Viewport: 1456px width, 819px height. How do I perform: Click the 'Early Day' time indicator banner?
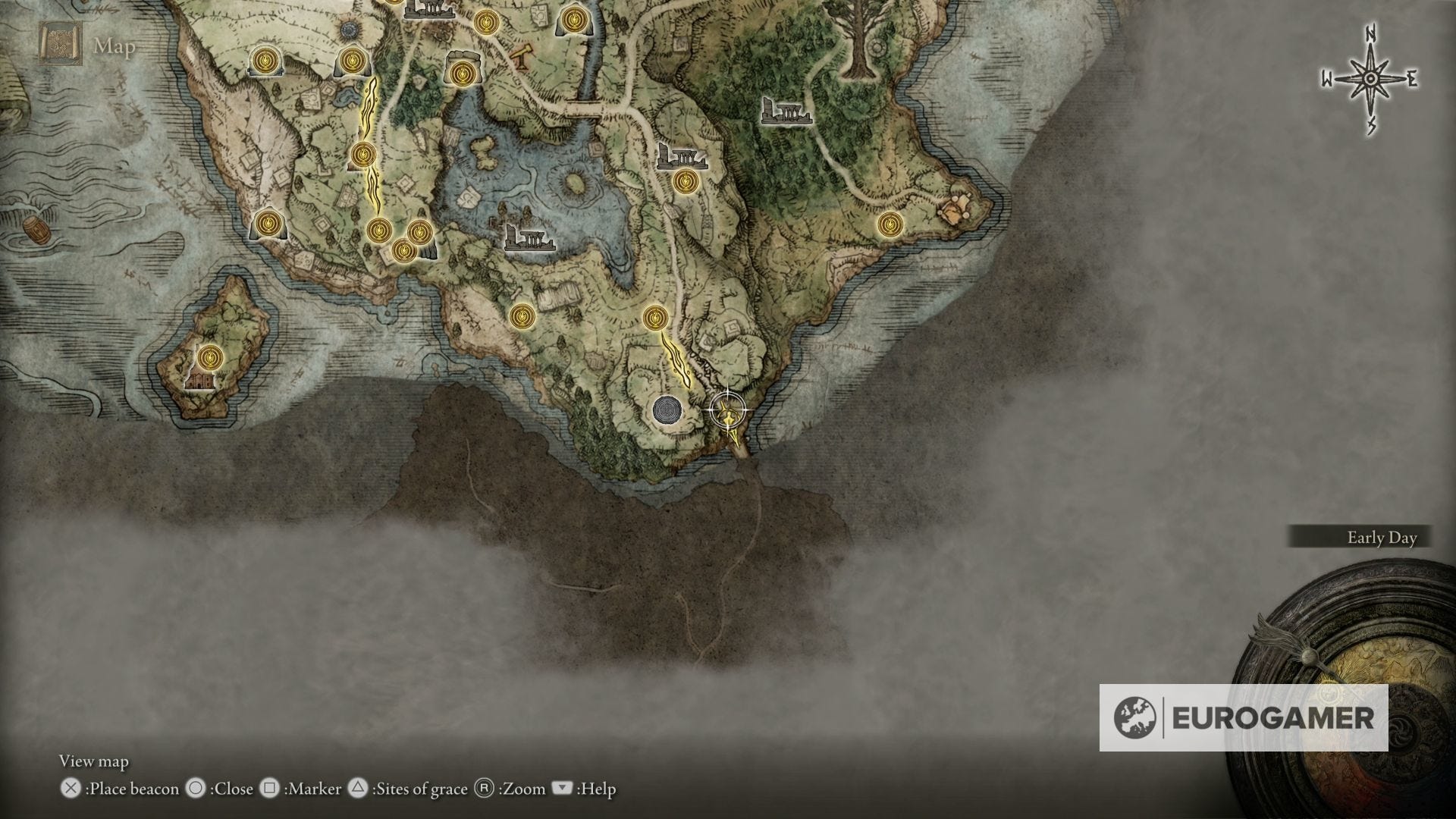tap(1383, 538)
